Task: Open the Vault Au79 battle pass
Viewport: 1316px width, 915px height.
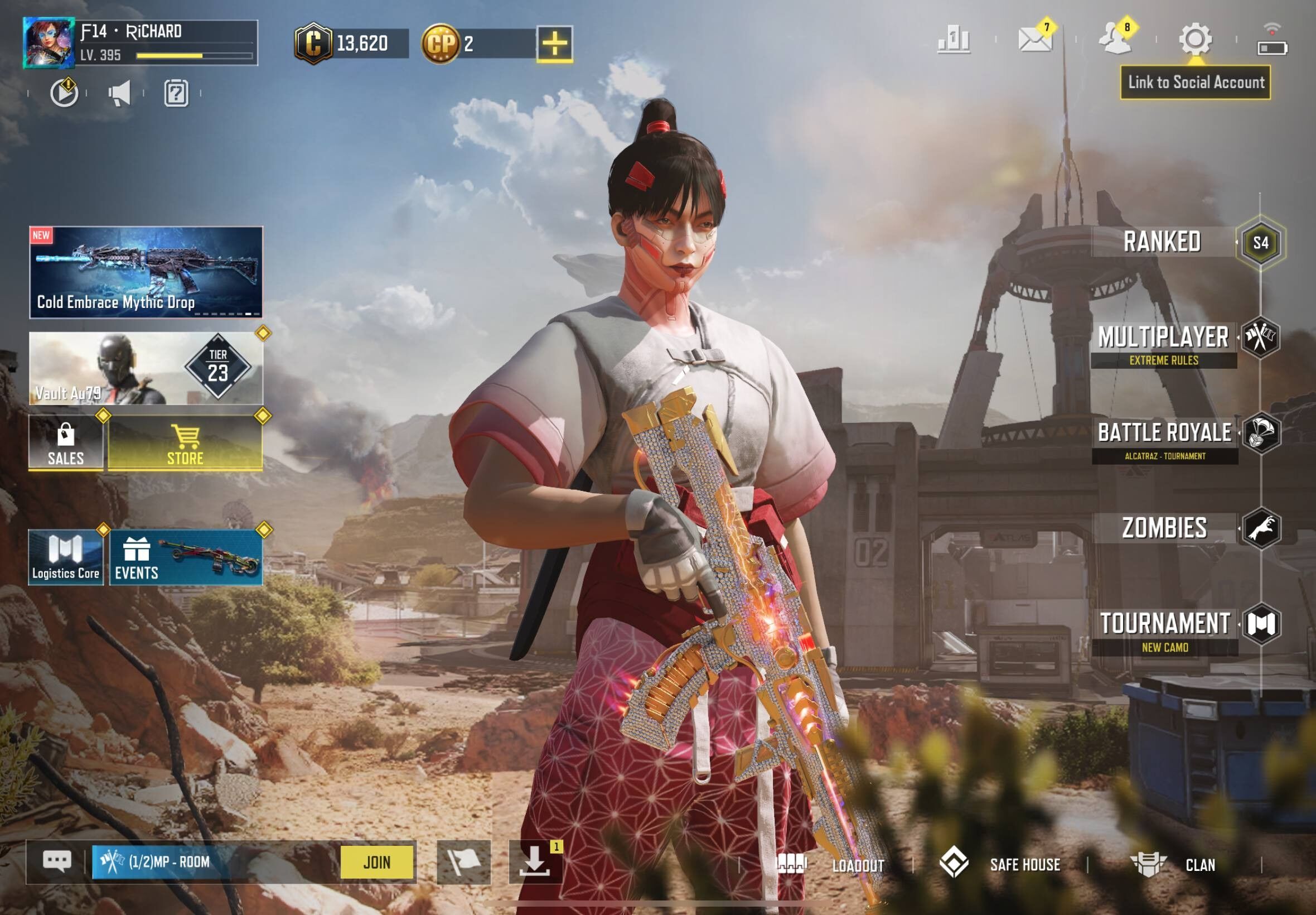Action: [146, 368]
